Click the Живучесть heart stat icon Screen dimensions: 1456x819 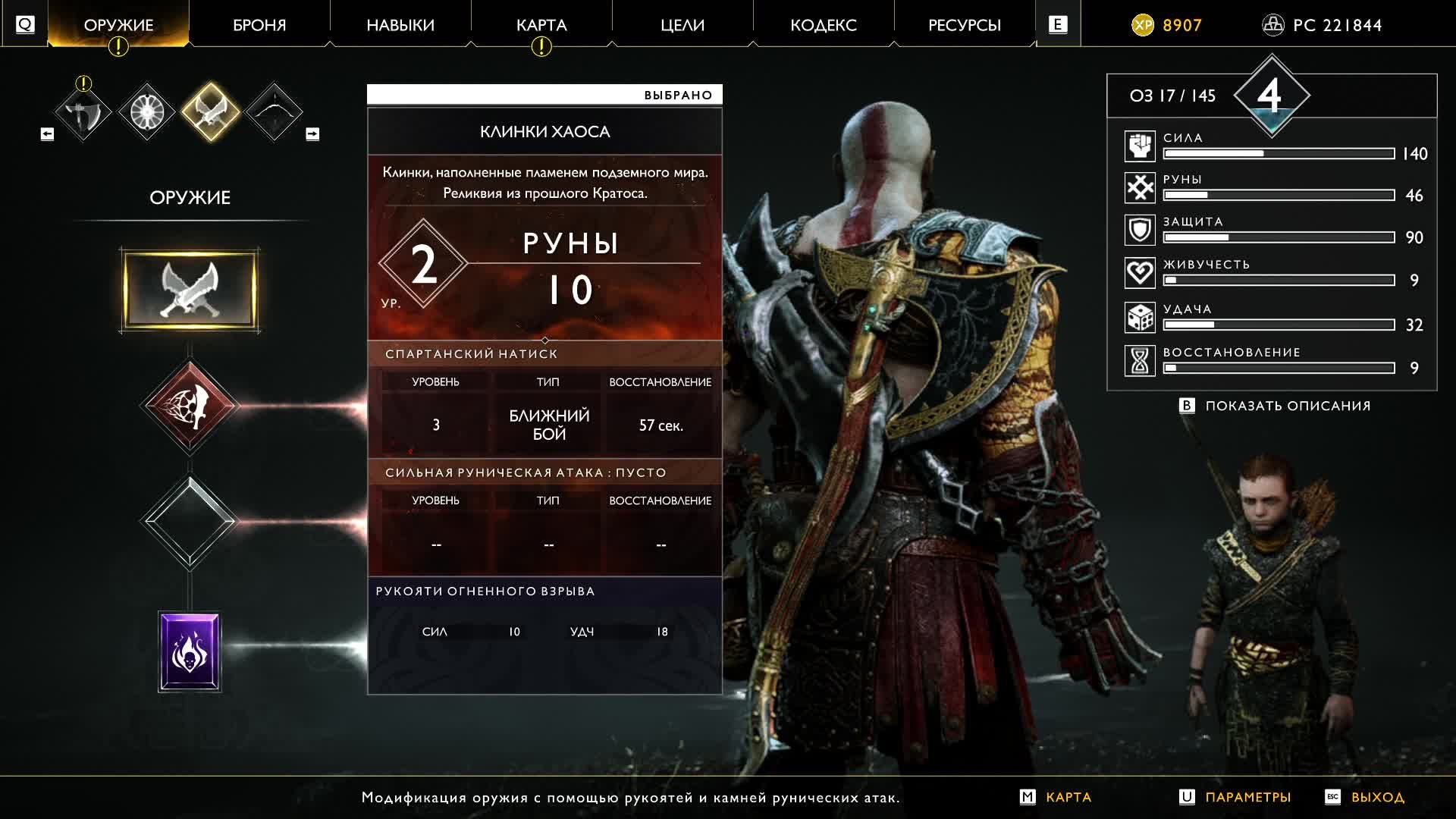point(1139,273)
